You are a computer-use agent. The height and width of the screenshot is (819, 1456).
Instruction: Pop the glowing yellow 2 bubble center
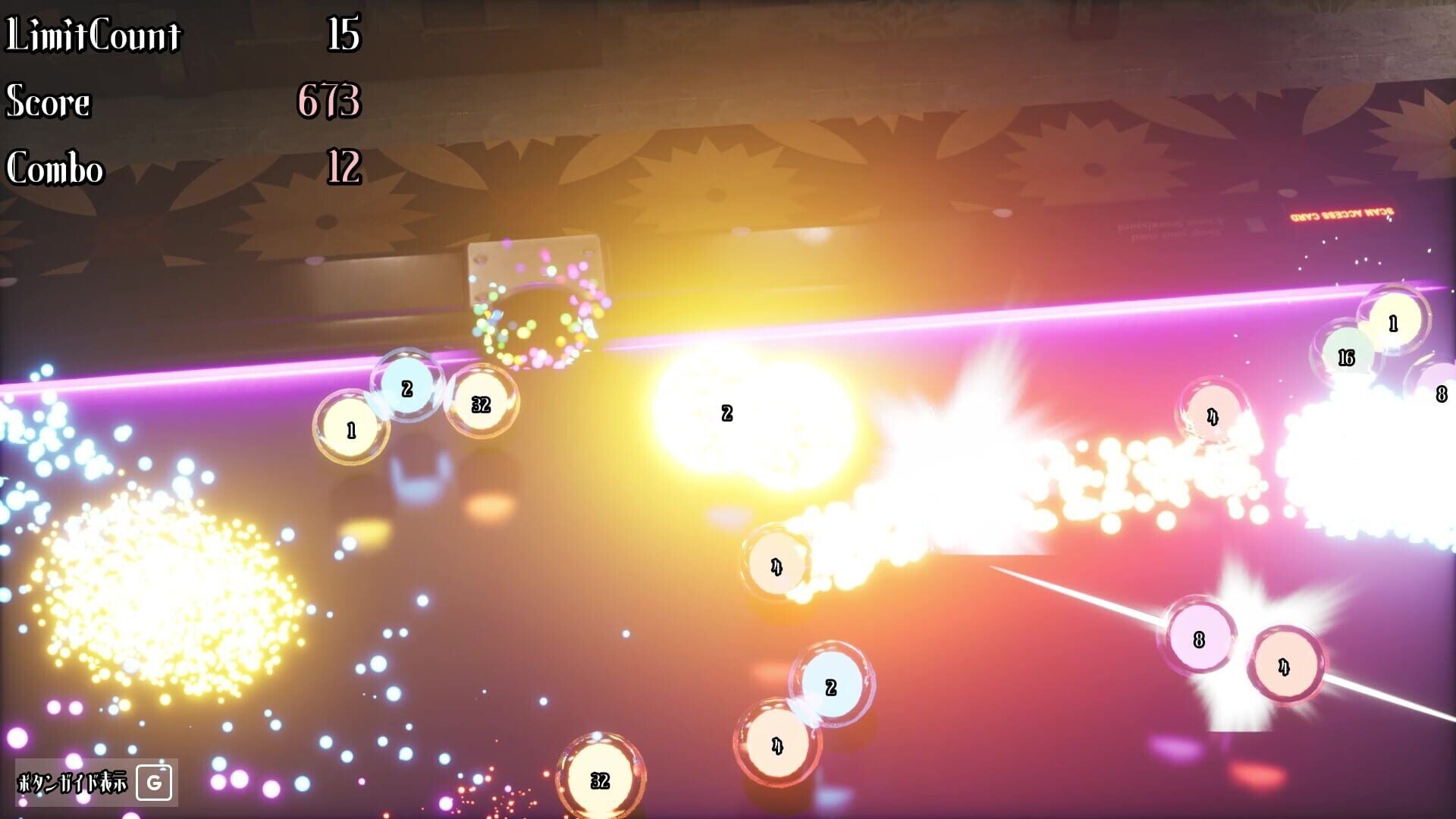(726, 414)
